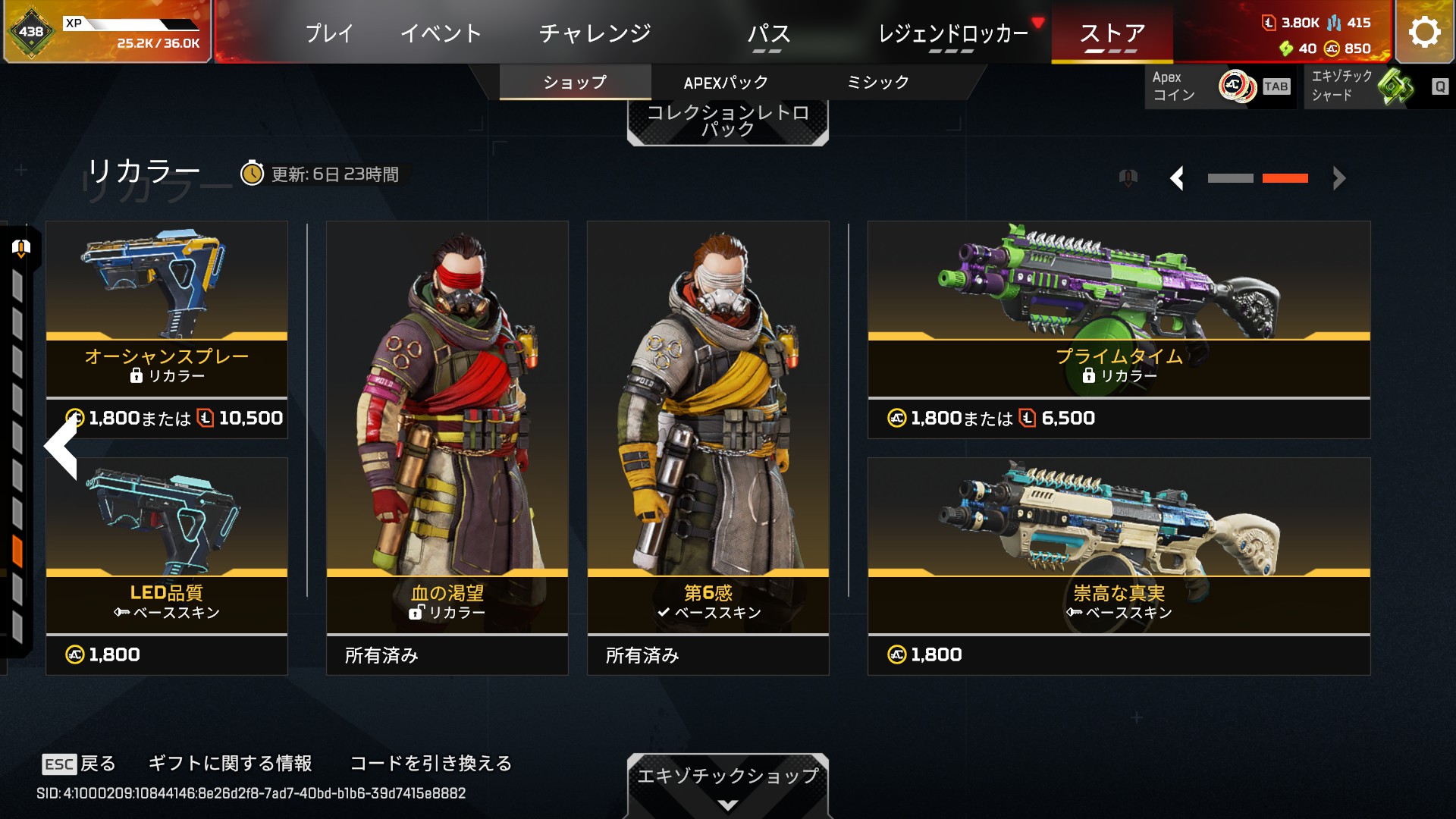Switch to the APEXパック sub-tab
The image size is (1456, 819).
tap(726, 83)
